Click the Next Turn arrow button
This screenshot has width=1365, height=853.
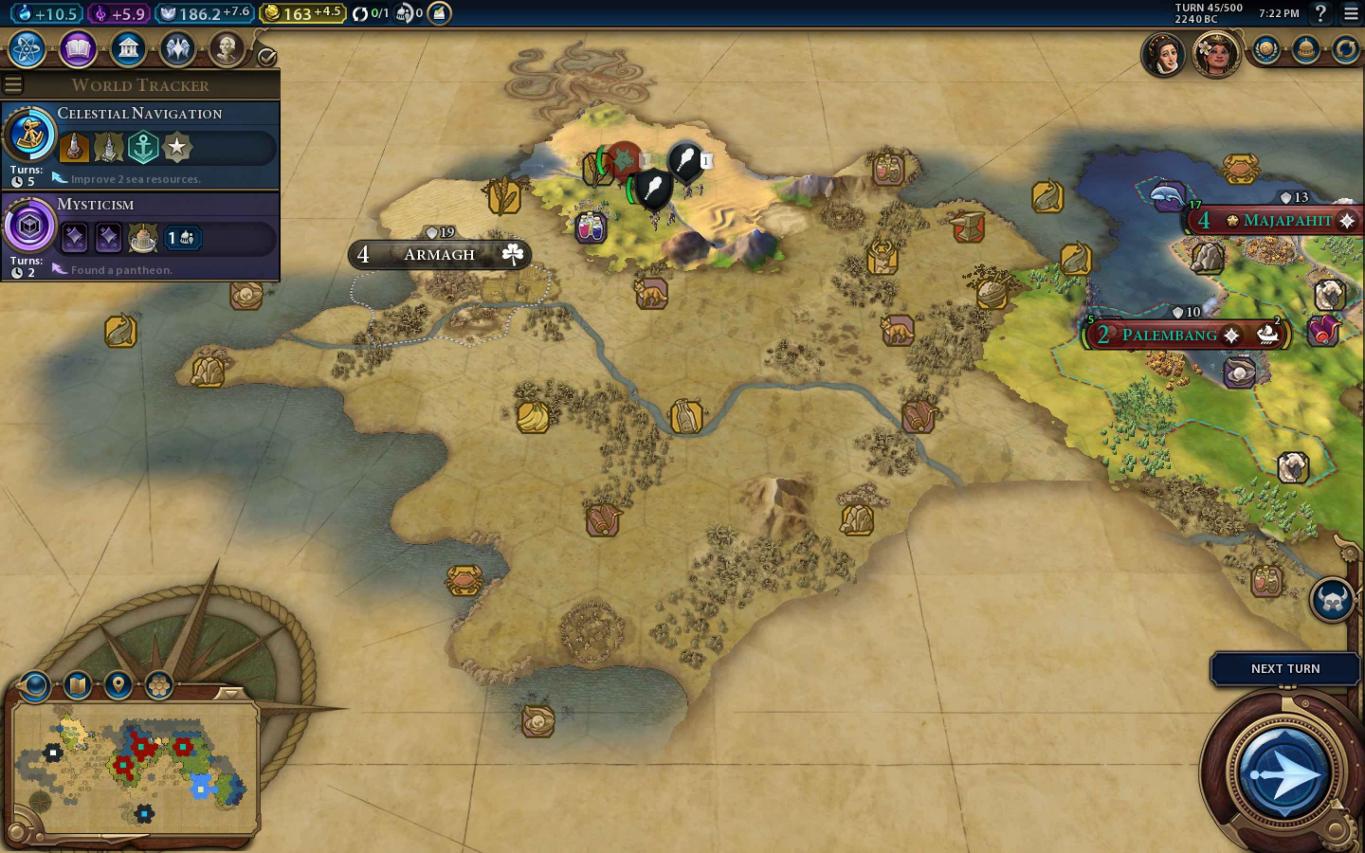click(1284, 773)
